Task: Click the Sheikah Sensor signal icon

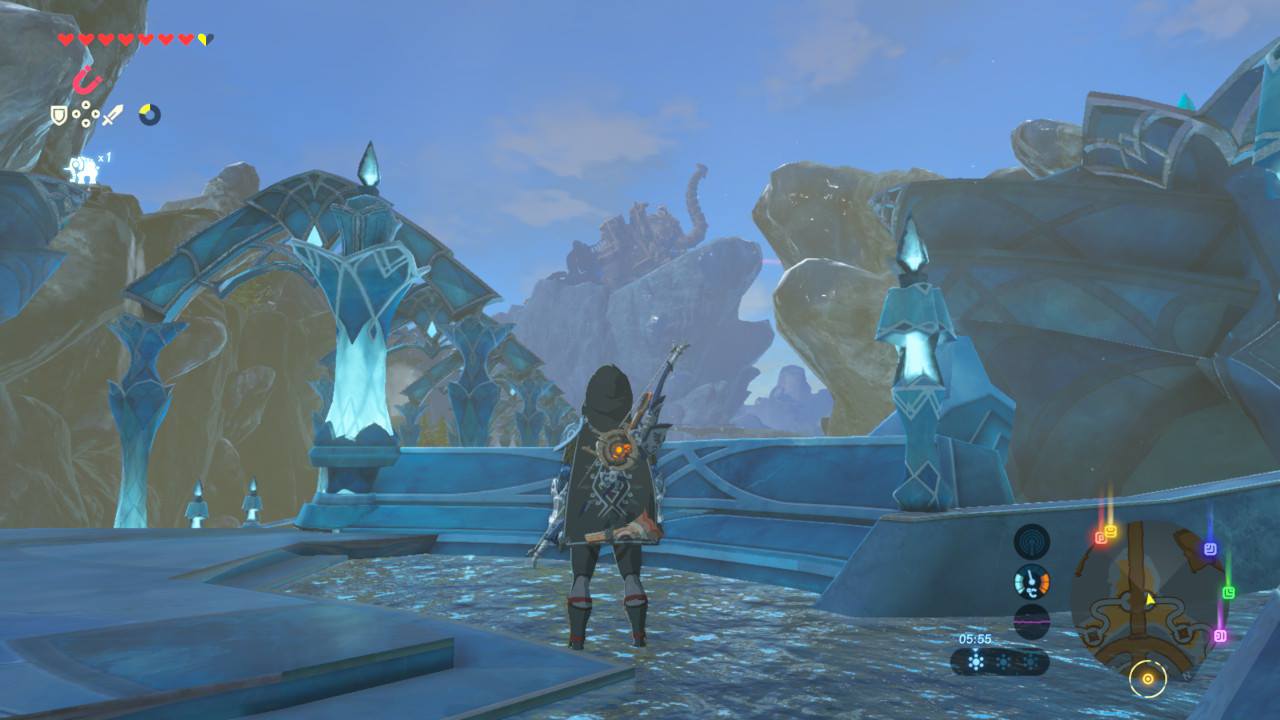Action: point(1031,542)
